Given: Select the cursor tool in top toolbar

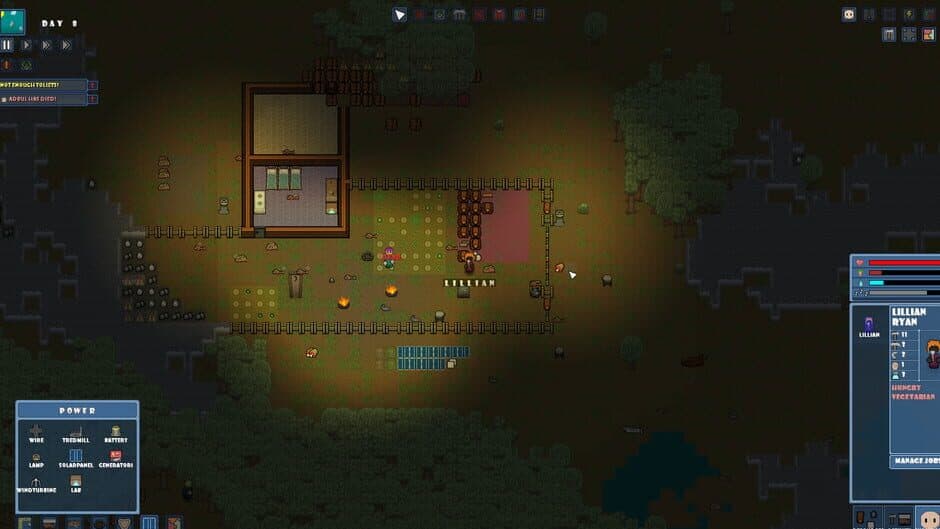Looking at the screenshot, I should 400,14.
